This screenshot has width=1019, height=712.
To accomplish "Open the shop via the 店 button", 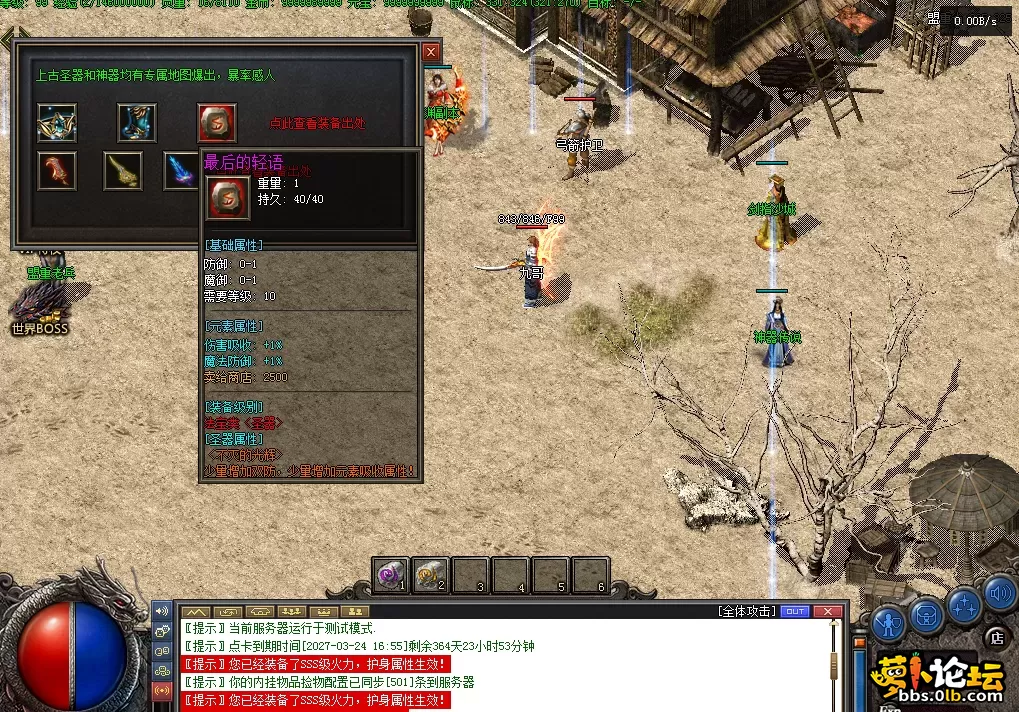I will pyautogui.click(x=996, y=636).
